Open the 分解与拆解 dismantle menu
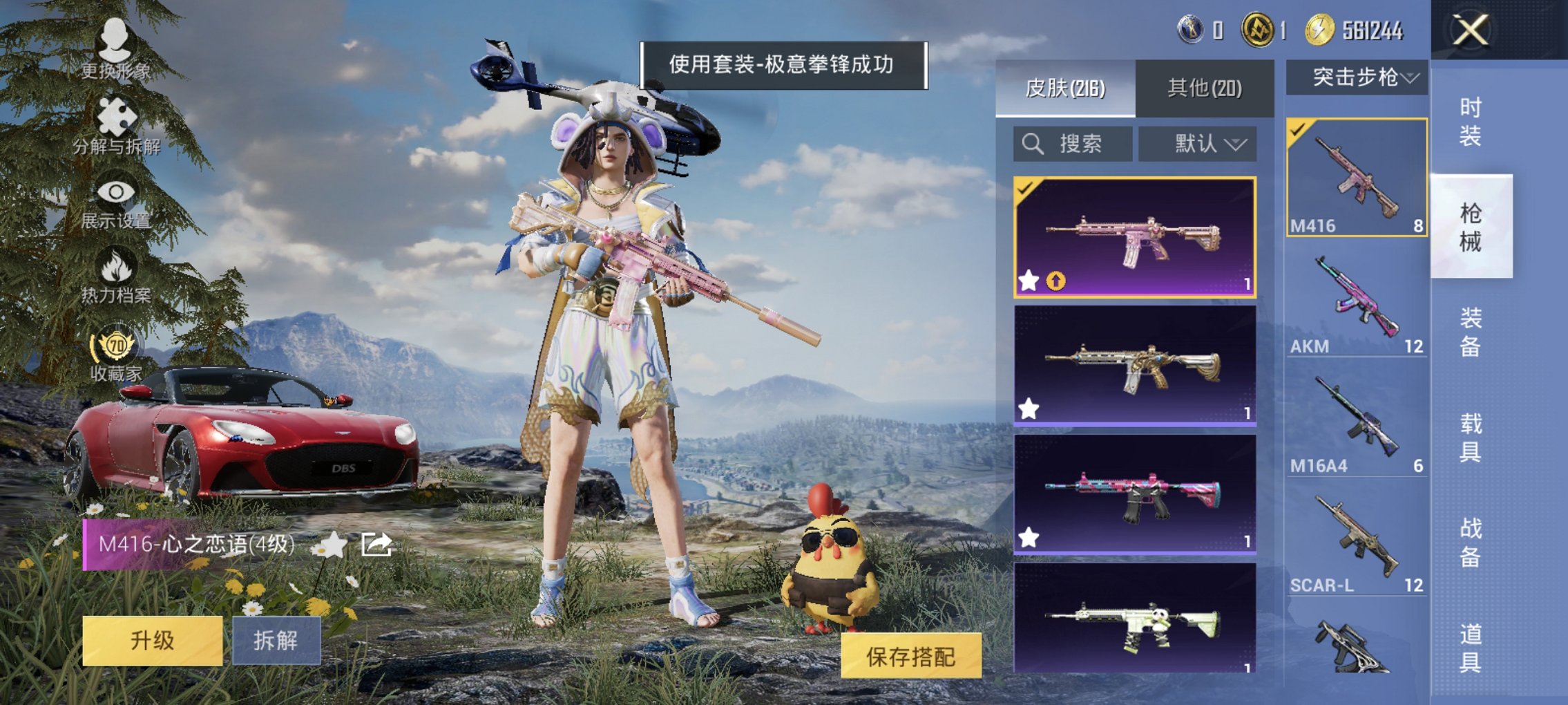Screen dimensions: 1568x705 click(116, 117)
